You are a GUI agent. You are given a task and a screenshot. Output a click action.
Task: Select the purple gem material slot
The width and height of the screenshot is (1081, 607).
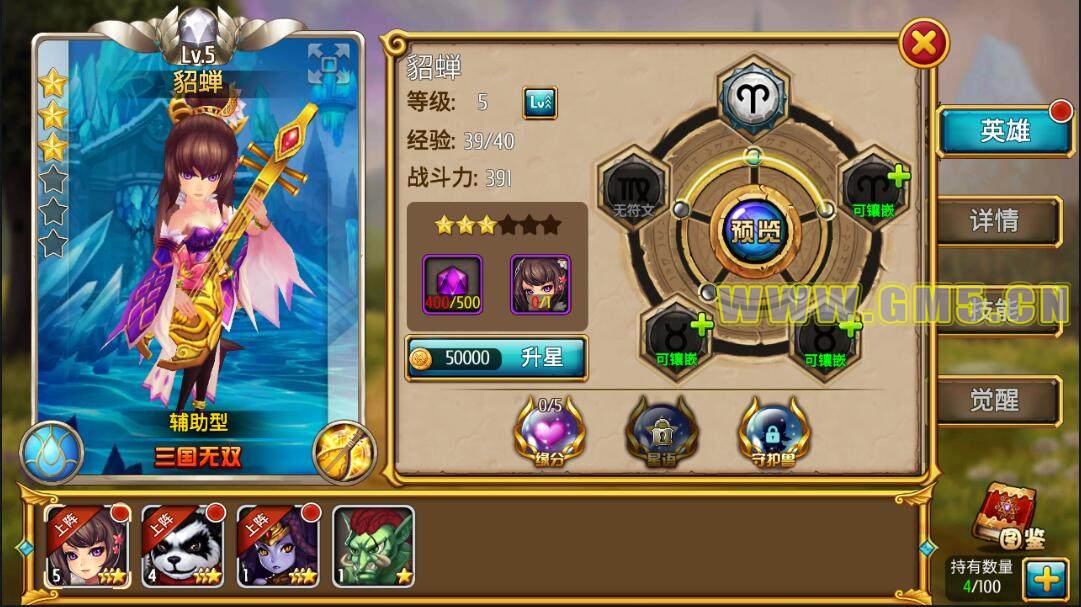click(x=452, y=283)
